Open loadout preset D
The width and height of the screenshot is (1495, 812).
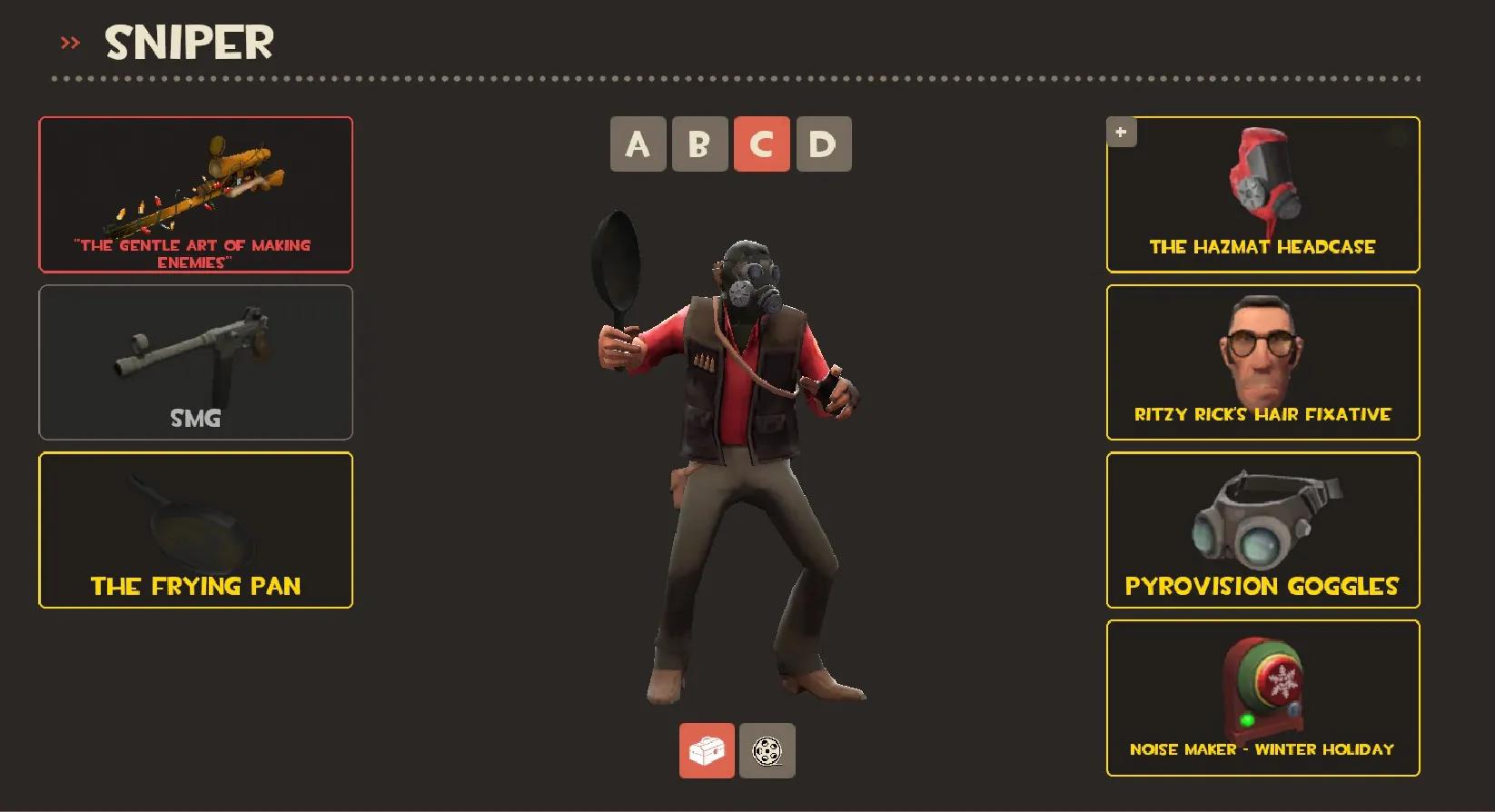(821, 144)
